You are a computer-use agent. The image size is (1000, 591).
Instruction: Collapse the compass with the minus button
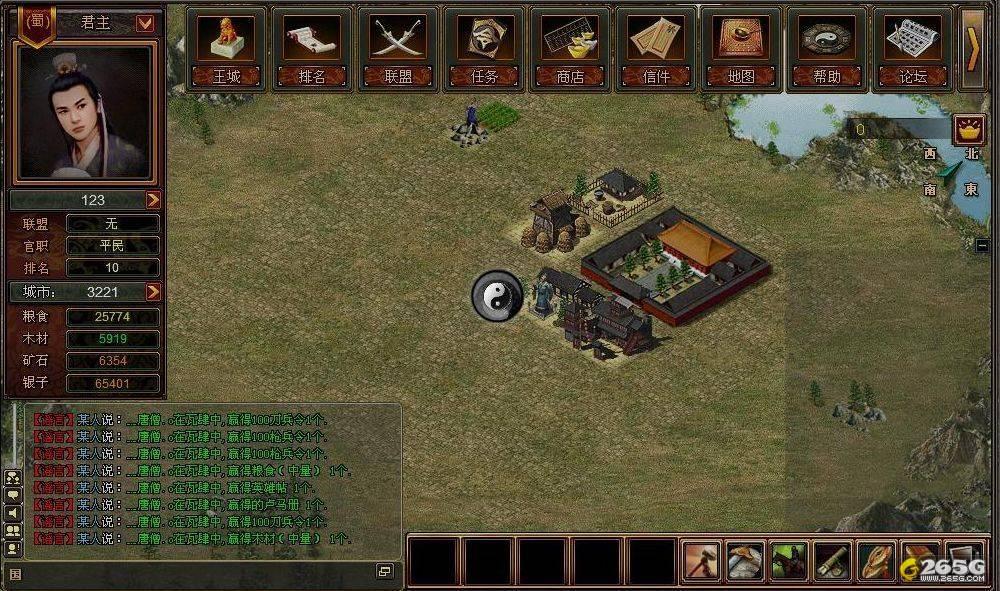[982, 244]
